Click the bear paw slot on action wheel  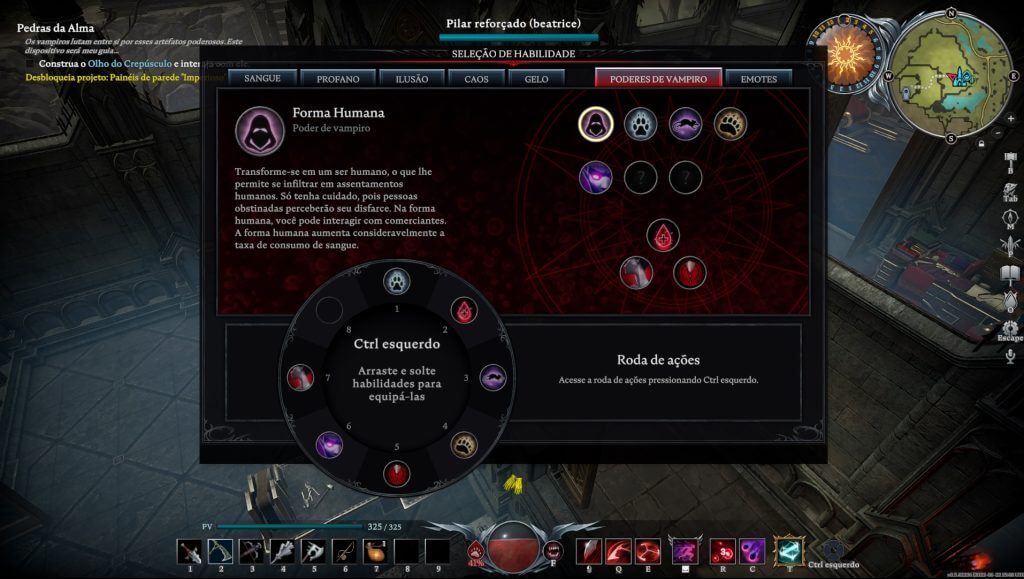point(464,444)
